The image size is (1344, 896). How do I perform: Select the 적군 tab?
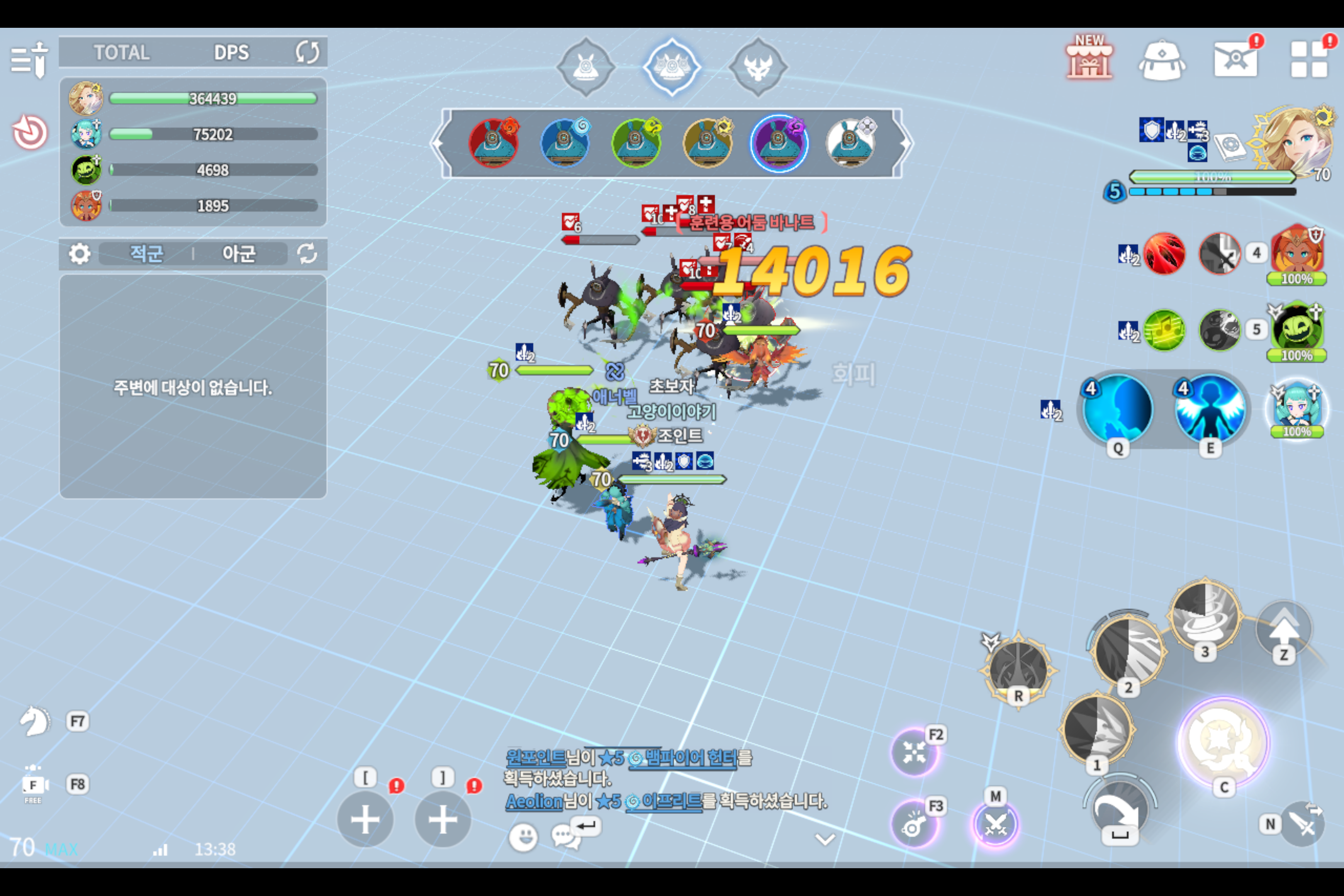pos(146,253)
